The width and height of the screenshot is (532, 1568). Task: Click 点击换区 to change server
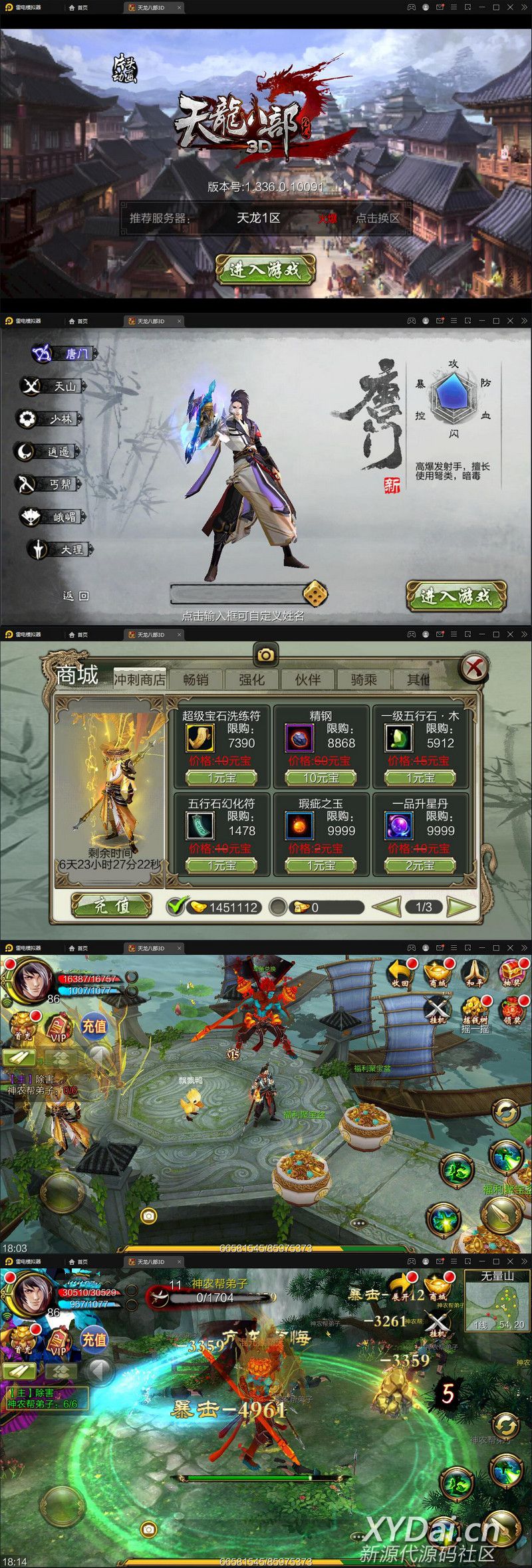tap(377, 218)
